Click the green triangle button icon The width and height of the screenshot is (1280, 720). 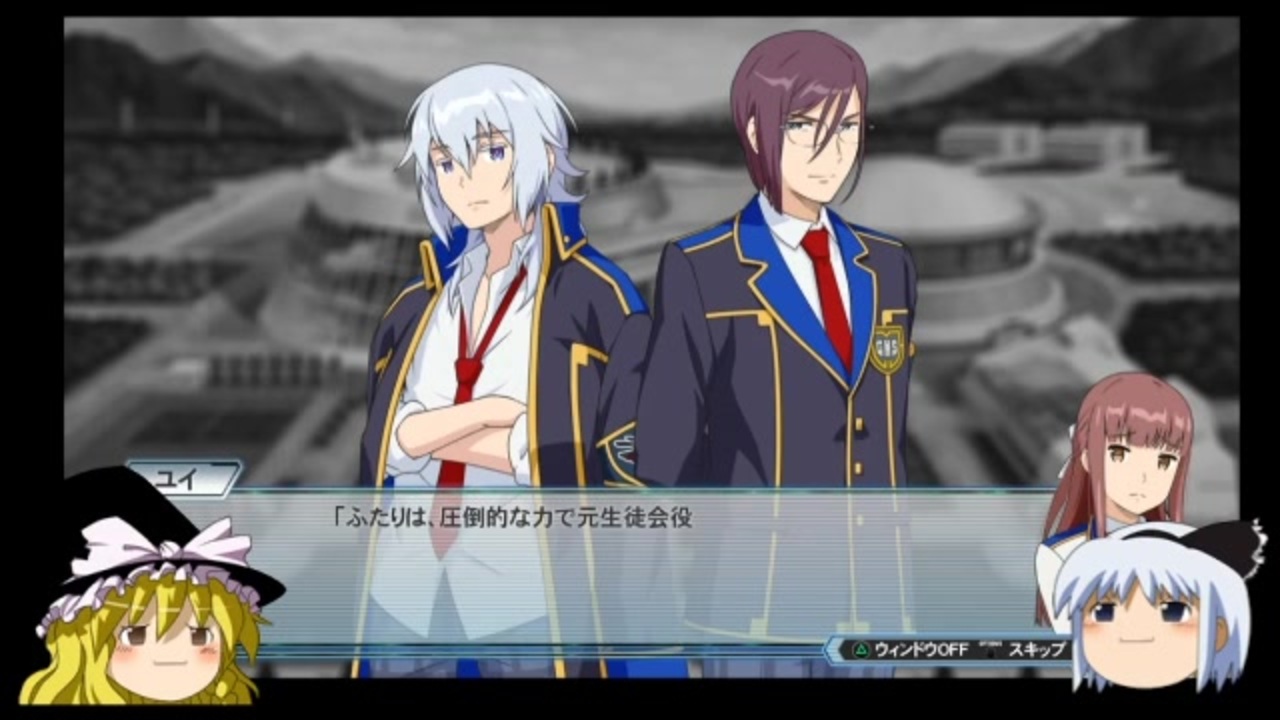click(x=862, y=648)
